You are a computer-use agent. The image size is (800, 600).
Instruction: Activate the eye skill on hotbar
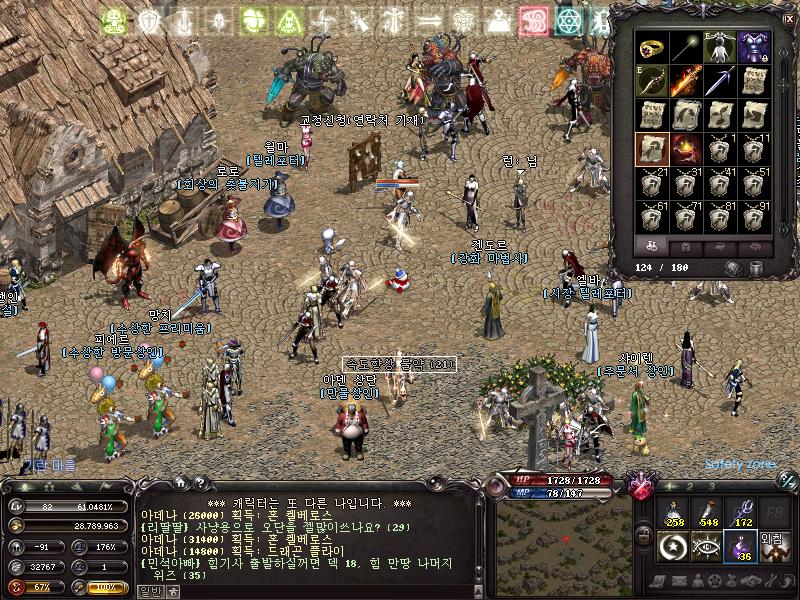[x=709, y=547]
